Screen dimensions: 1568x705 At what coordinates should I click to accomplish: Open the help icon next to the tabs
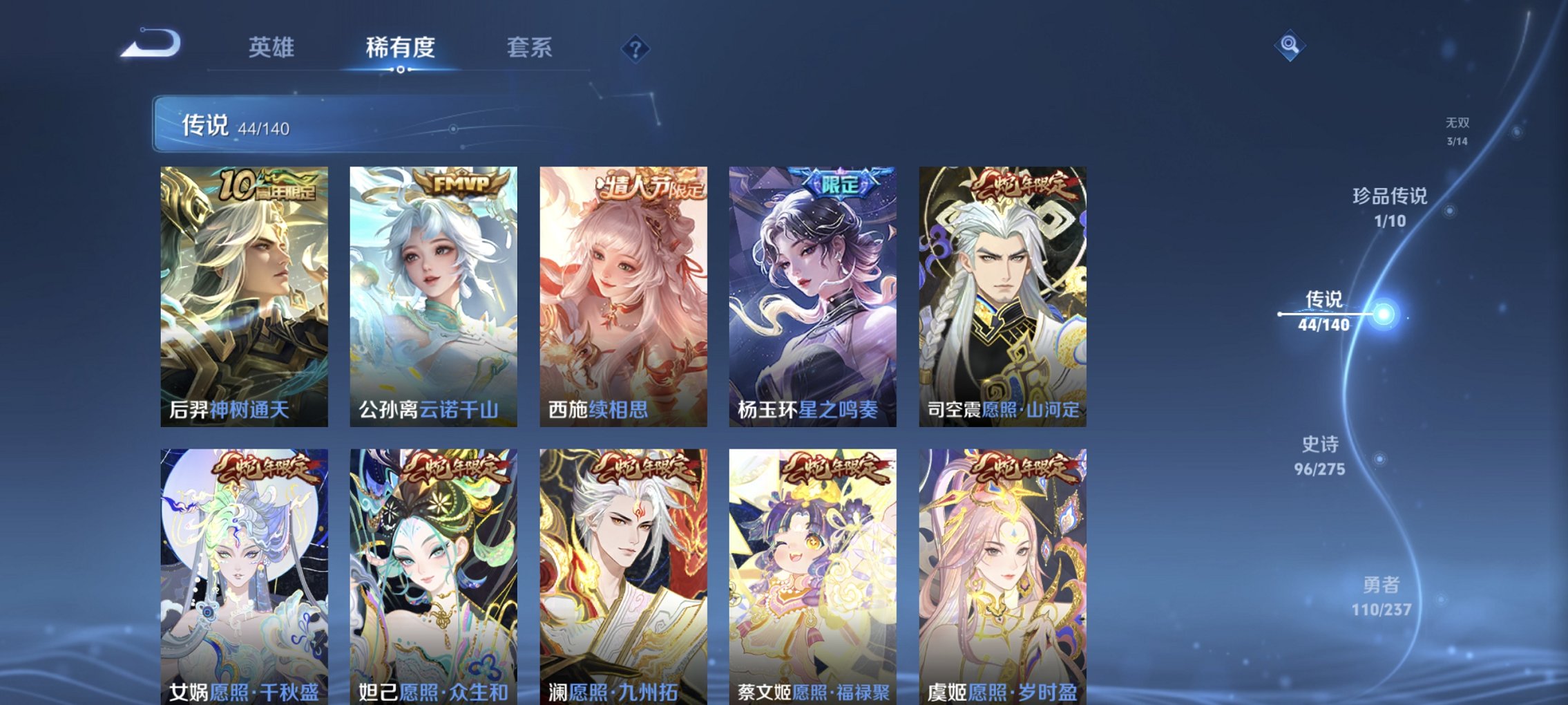[635, 49]
